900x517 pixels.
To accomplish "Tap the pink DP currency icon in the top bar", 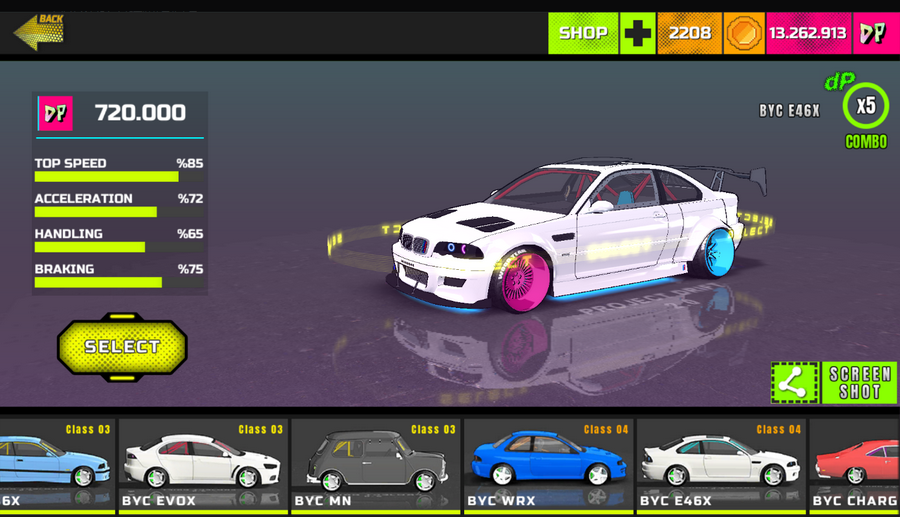I will 873,33.
